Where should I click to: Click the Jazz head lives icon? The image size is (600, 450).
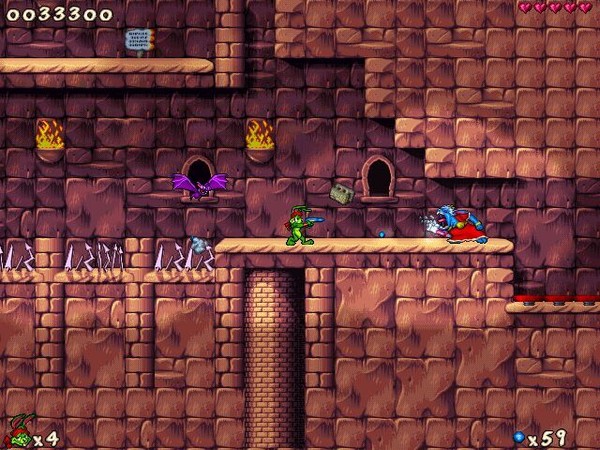17,434
